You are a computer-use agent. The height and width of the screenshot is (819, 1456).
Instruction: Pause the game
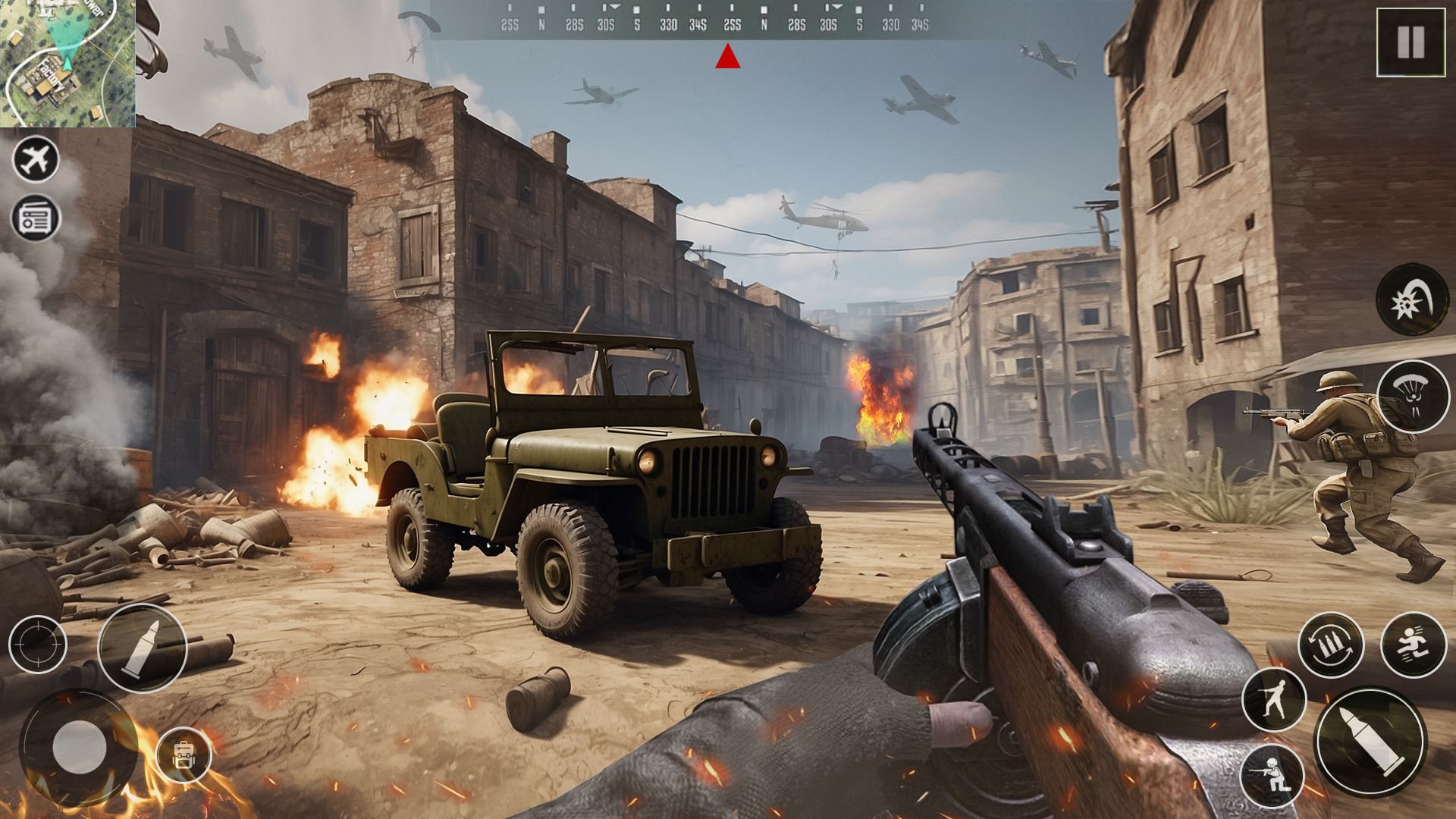pos(1410,42)
